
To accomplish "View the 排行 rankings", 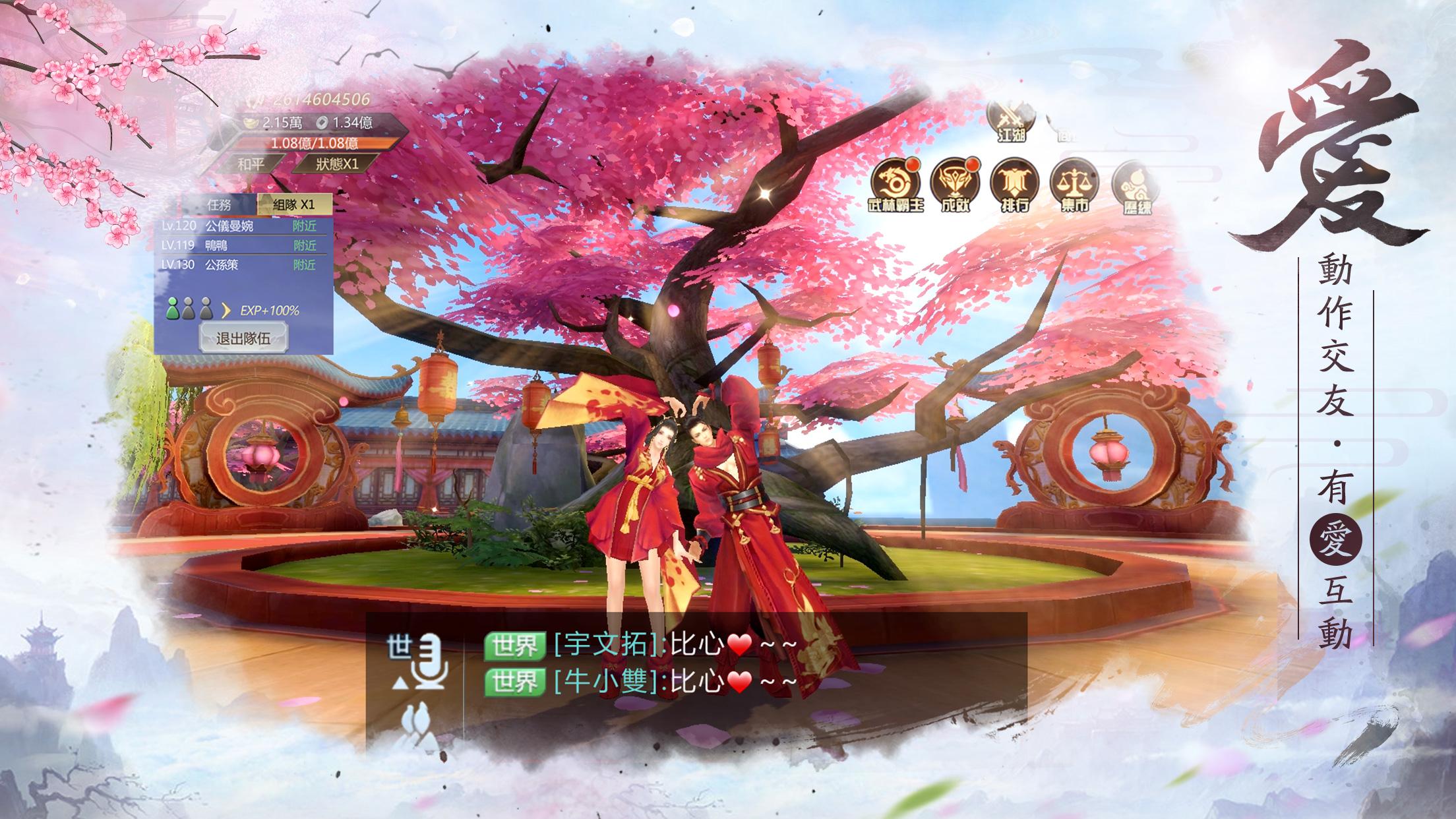I will tap(1014, 185).
